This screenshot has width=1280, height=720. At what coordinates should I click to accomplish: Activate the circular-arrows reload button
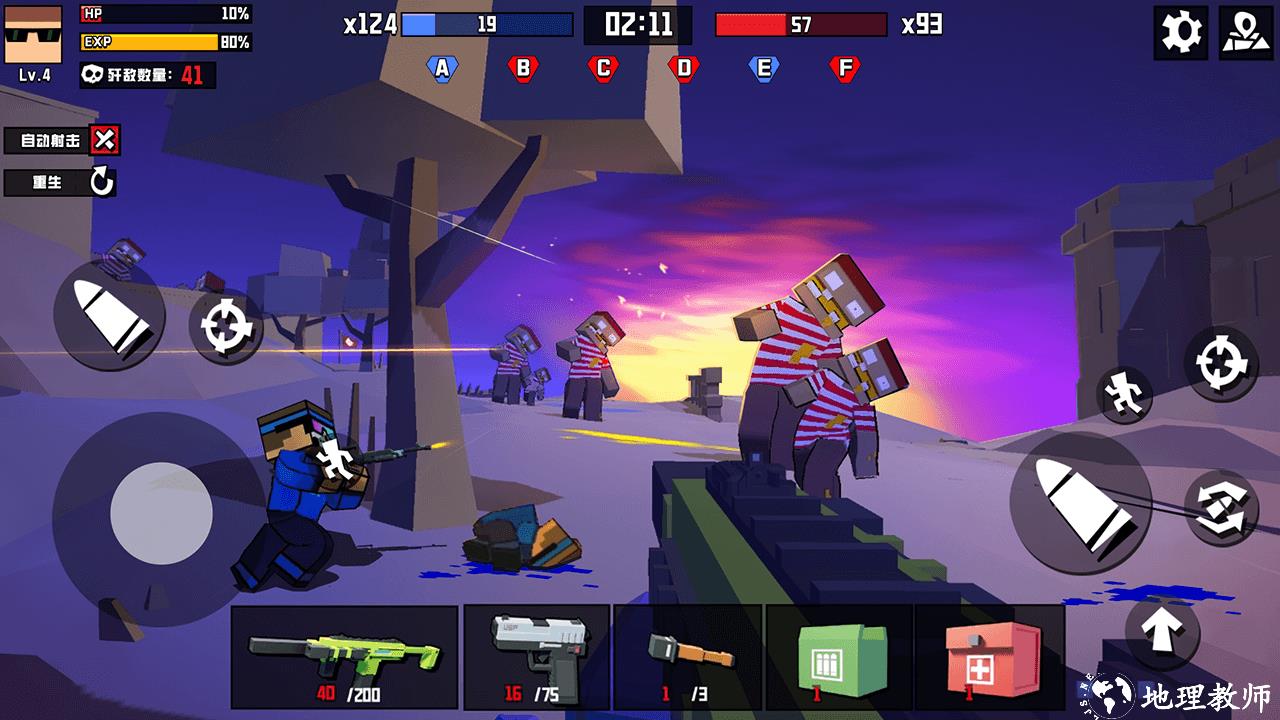click(x=1221, y=507)
